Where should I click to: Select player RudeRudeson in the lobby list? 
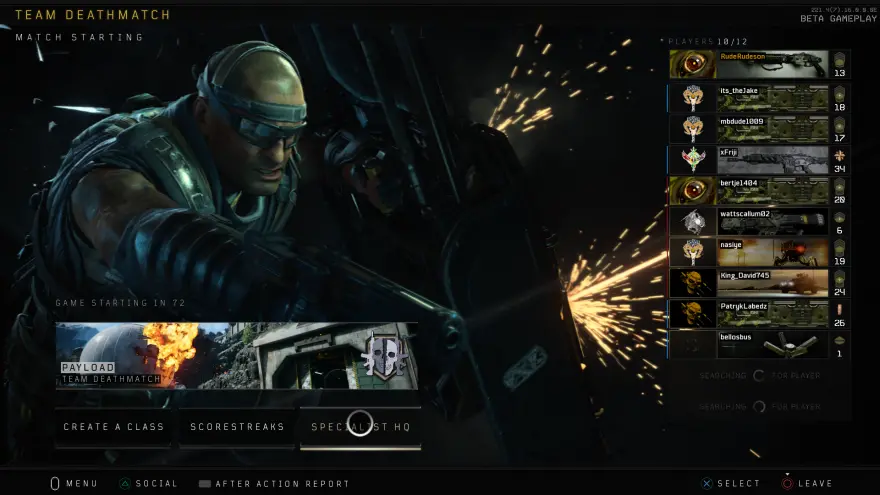pyautogui.click(x=759, y=65)
